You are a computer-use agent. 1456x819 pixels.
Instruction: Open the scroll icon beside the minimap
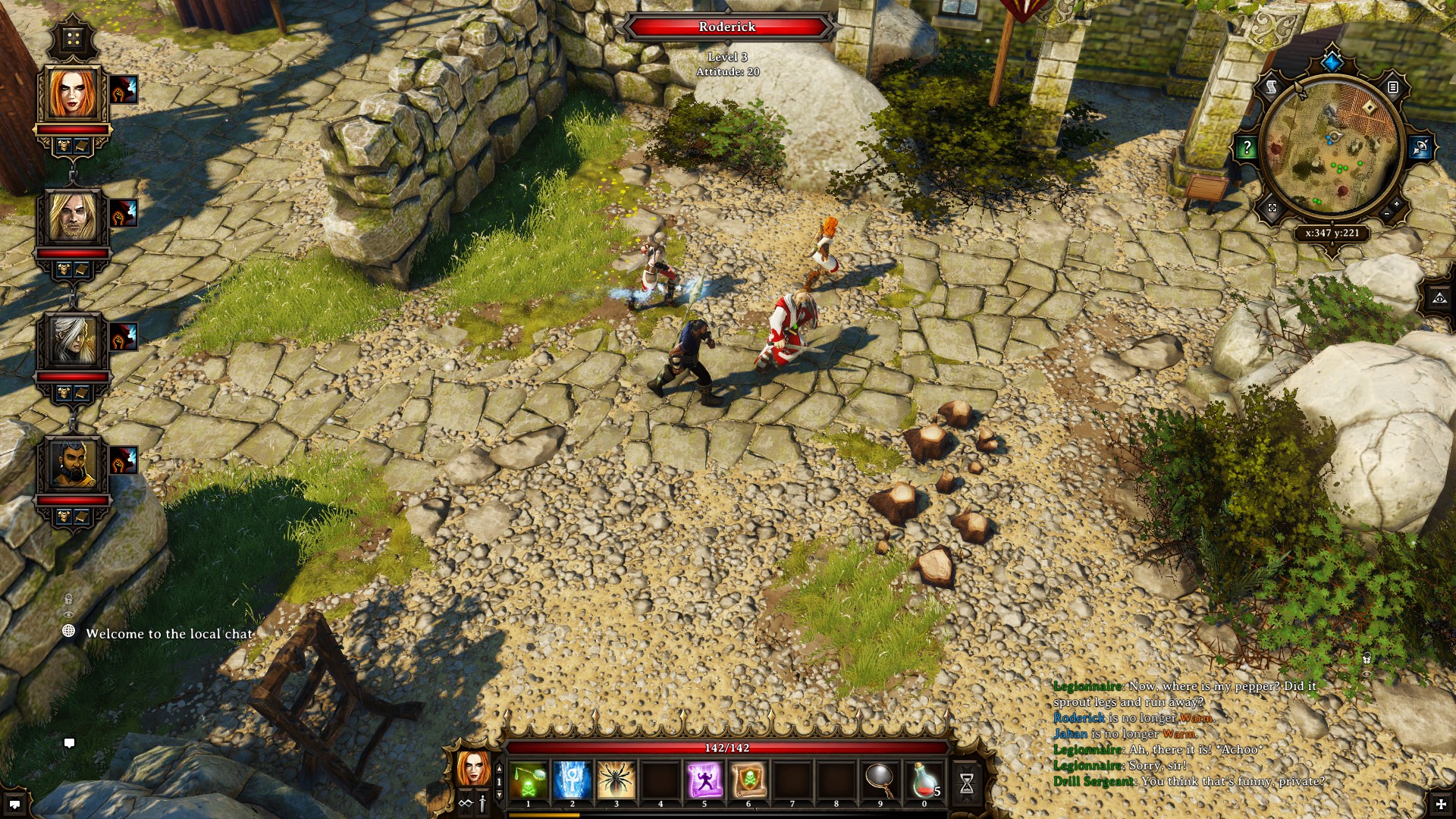1272,88
